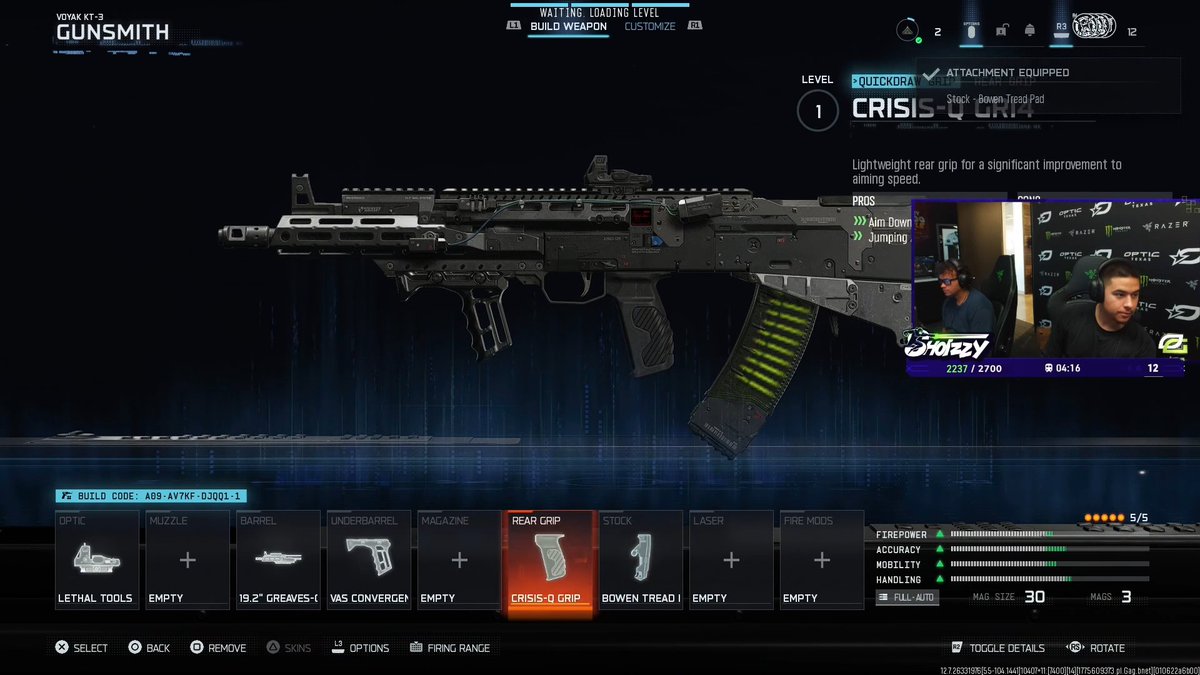Screen dimensions: 1200x675
Task: Select the empty Fire Mods slot
Action: 821,560
